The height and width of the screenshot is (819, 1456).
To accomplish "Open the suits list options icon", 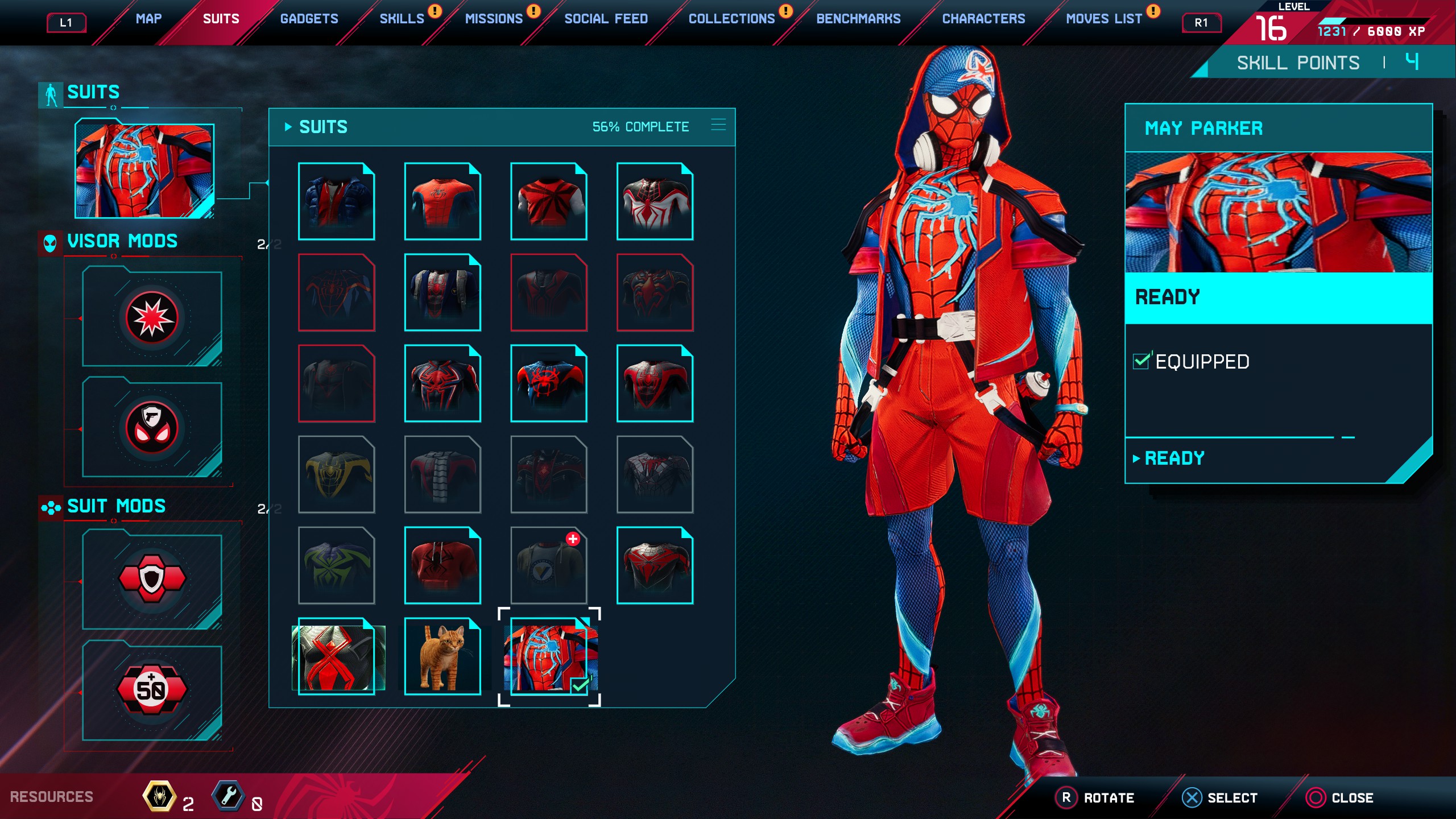I will tap(718, 125).
